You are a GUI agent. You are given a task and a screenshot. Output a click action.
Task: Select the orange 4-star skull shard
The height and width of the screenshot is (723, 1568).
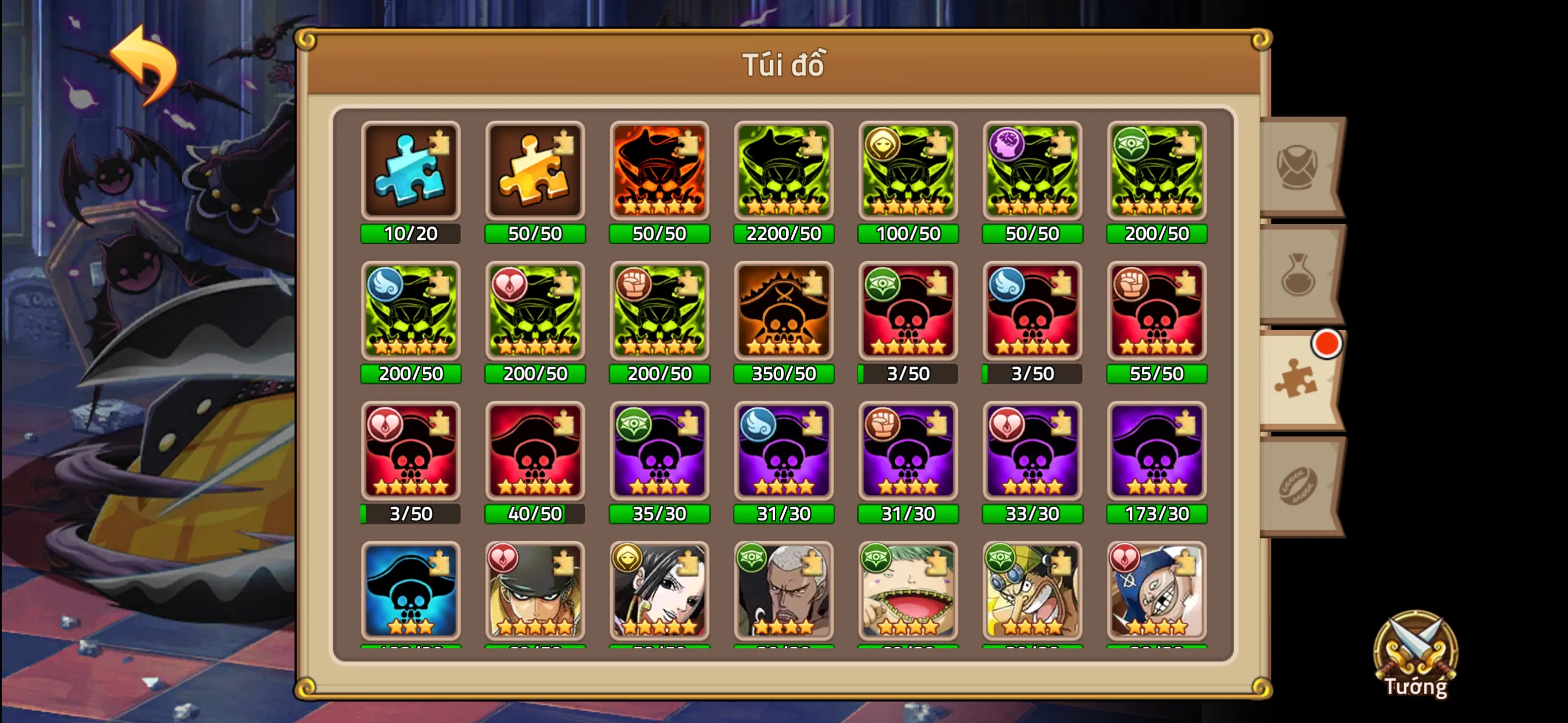tap(659, 171)
